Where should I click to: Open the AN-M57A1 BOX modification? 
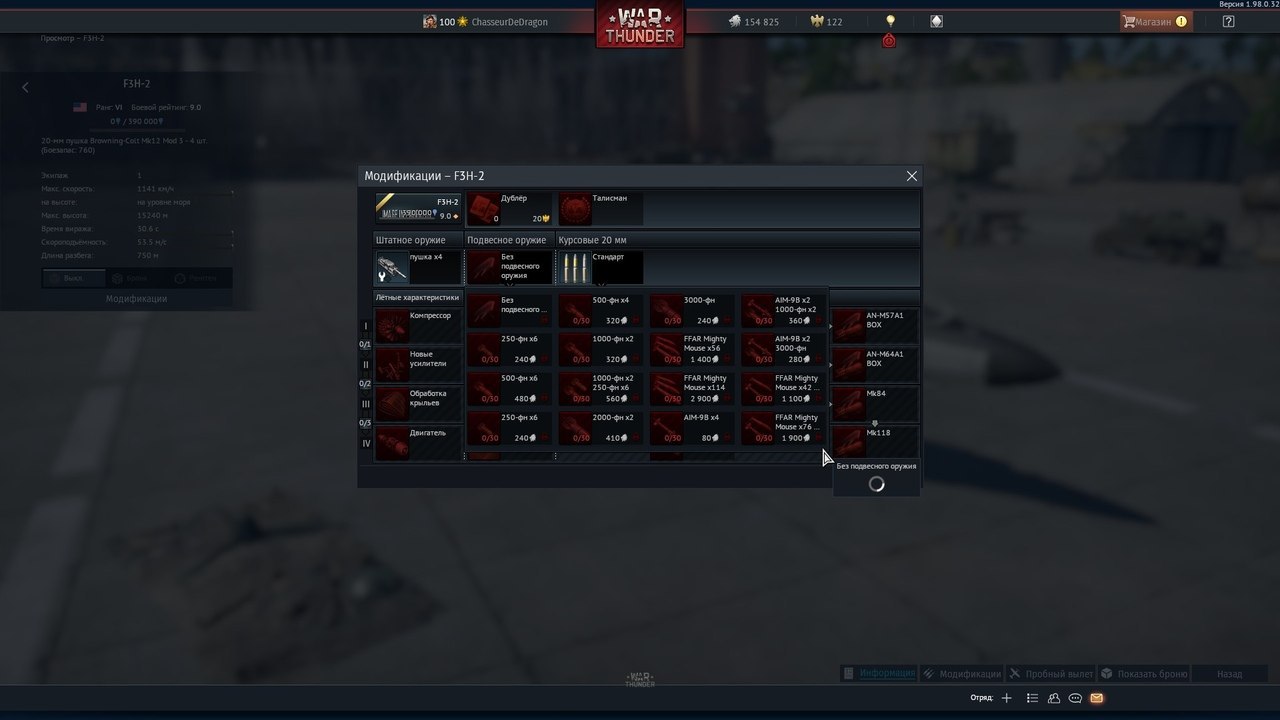click(x=874, y=325)
